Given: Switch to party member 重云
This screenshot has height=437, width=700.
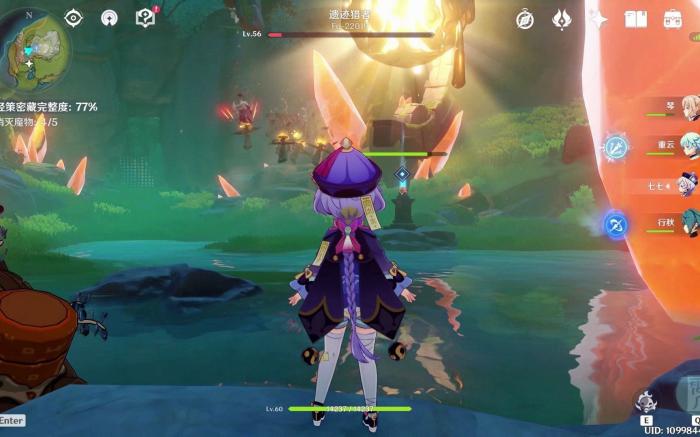Looking at the screenshot, I should tap(689, 144).
